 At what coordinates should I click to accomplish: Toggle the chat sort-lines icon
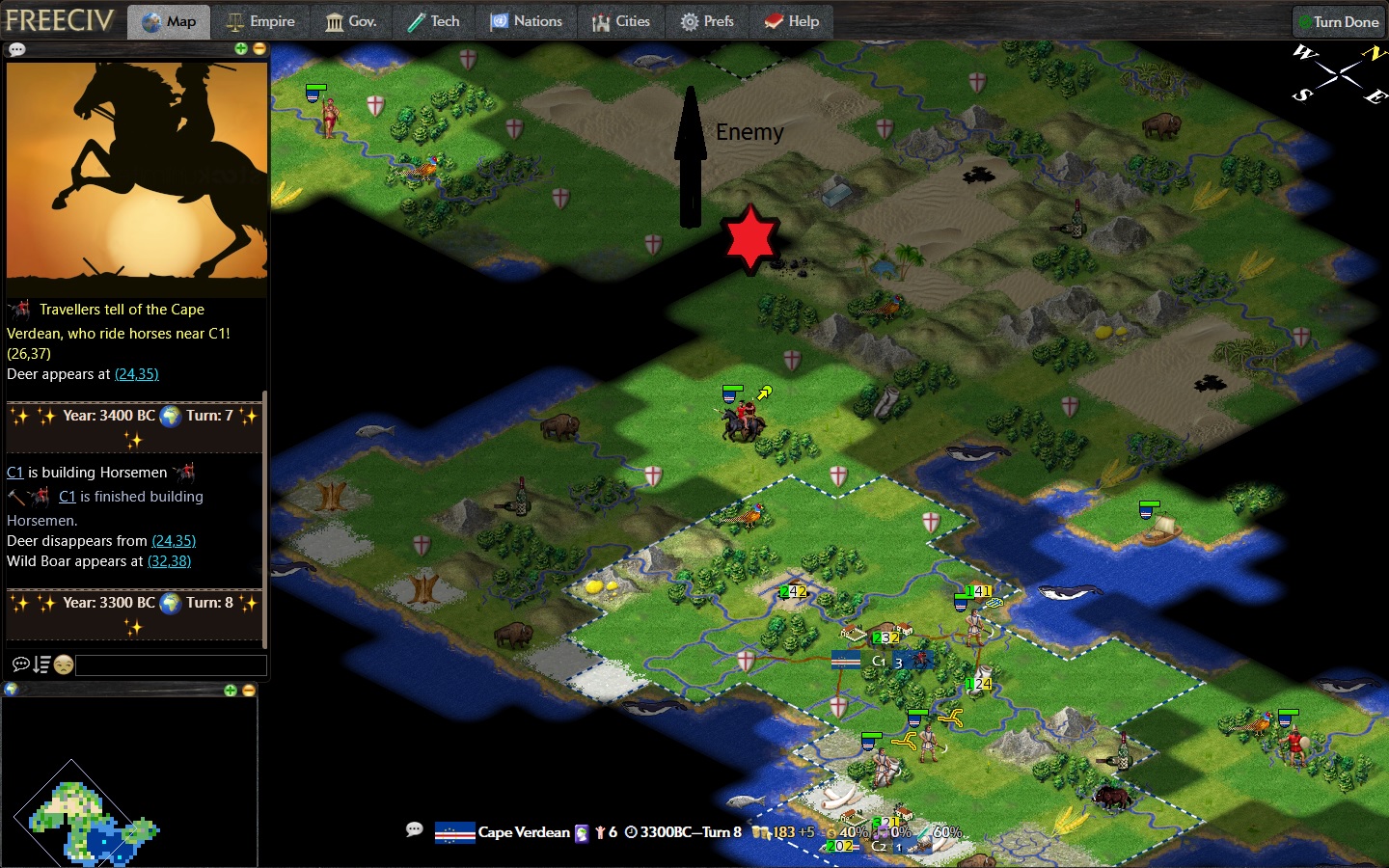tap(41, 665)
